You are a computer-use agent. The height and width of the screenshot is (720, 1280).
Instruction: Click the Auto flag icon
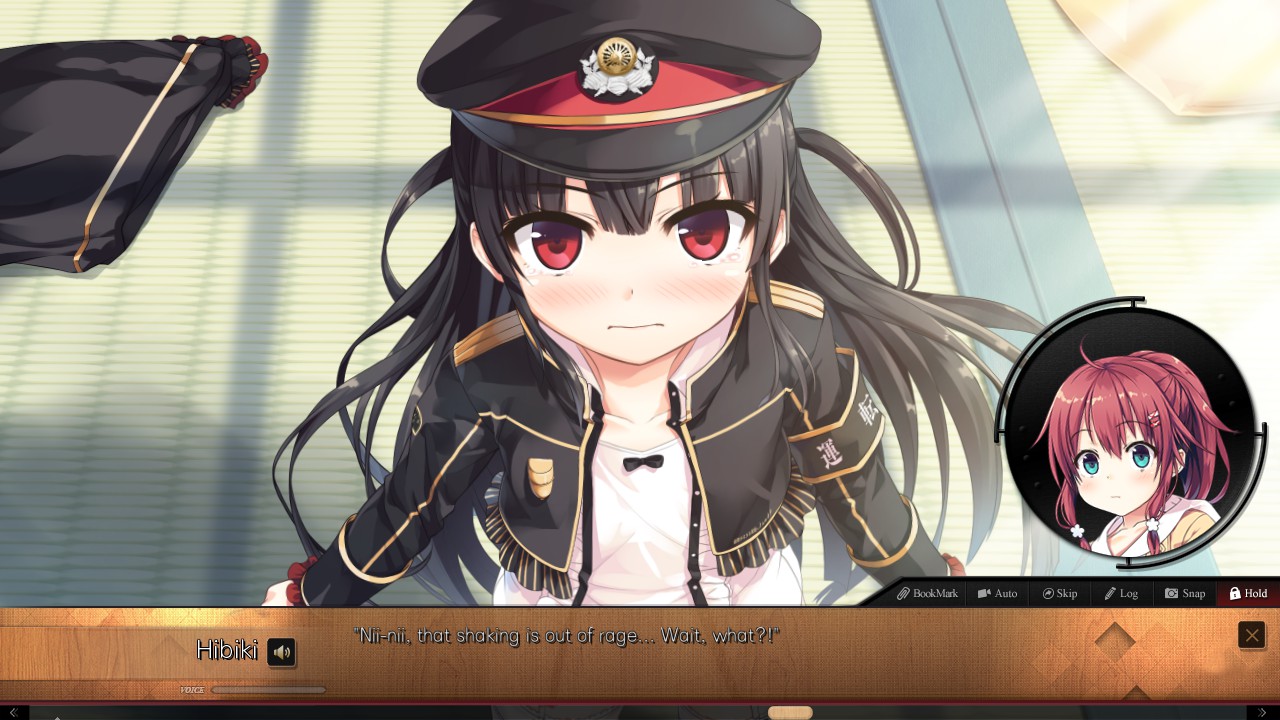coord(984,593)
